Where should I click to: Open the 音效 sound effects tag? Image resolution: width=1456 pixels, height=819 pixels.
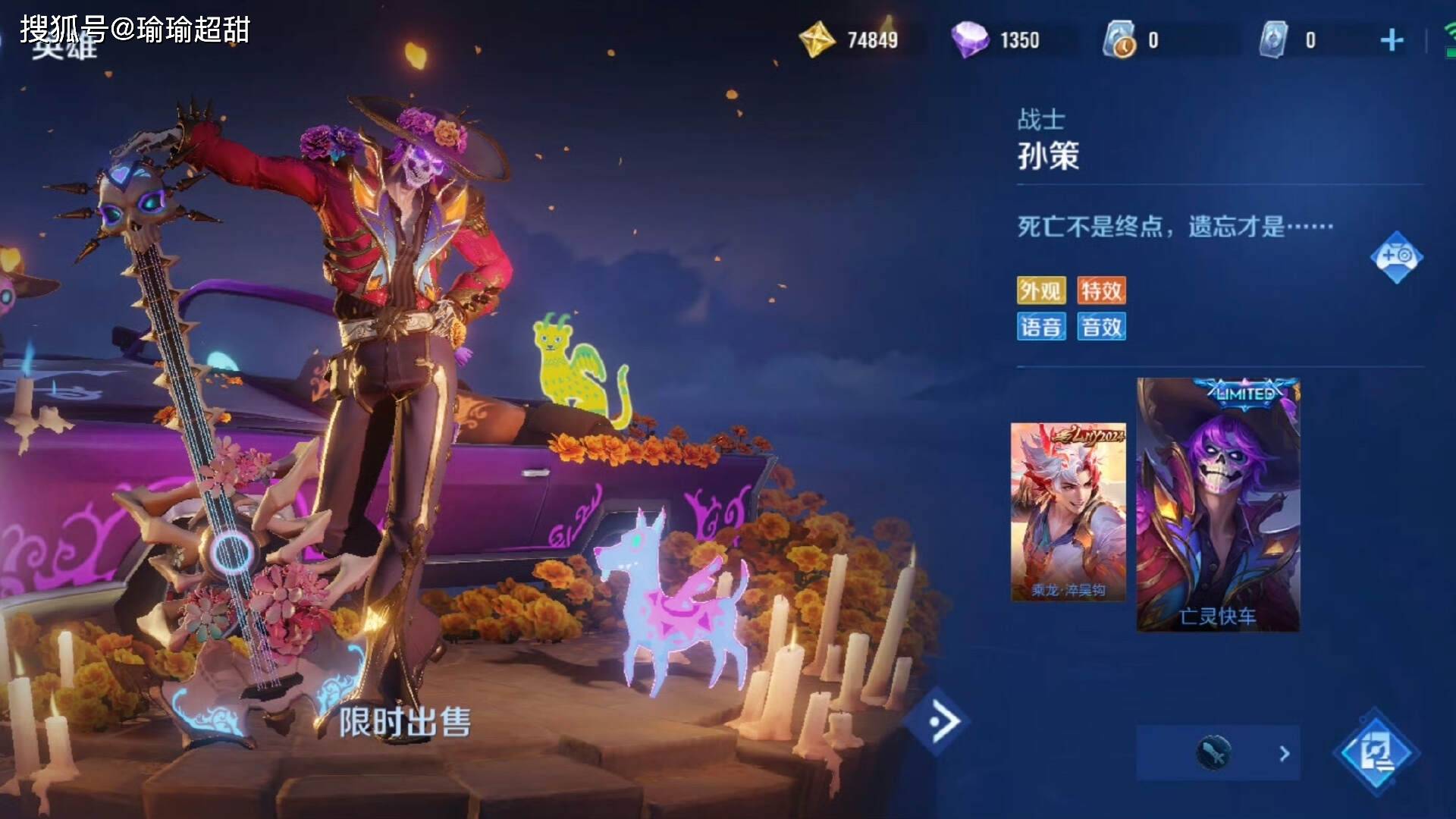pos(1101,327)
